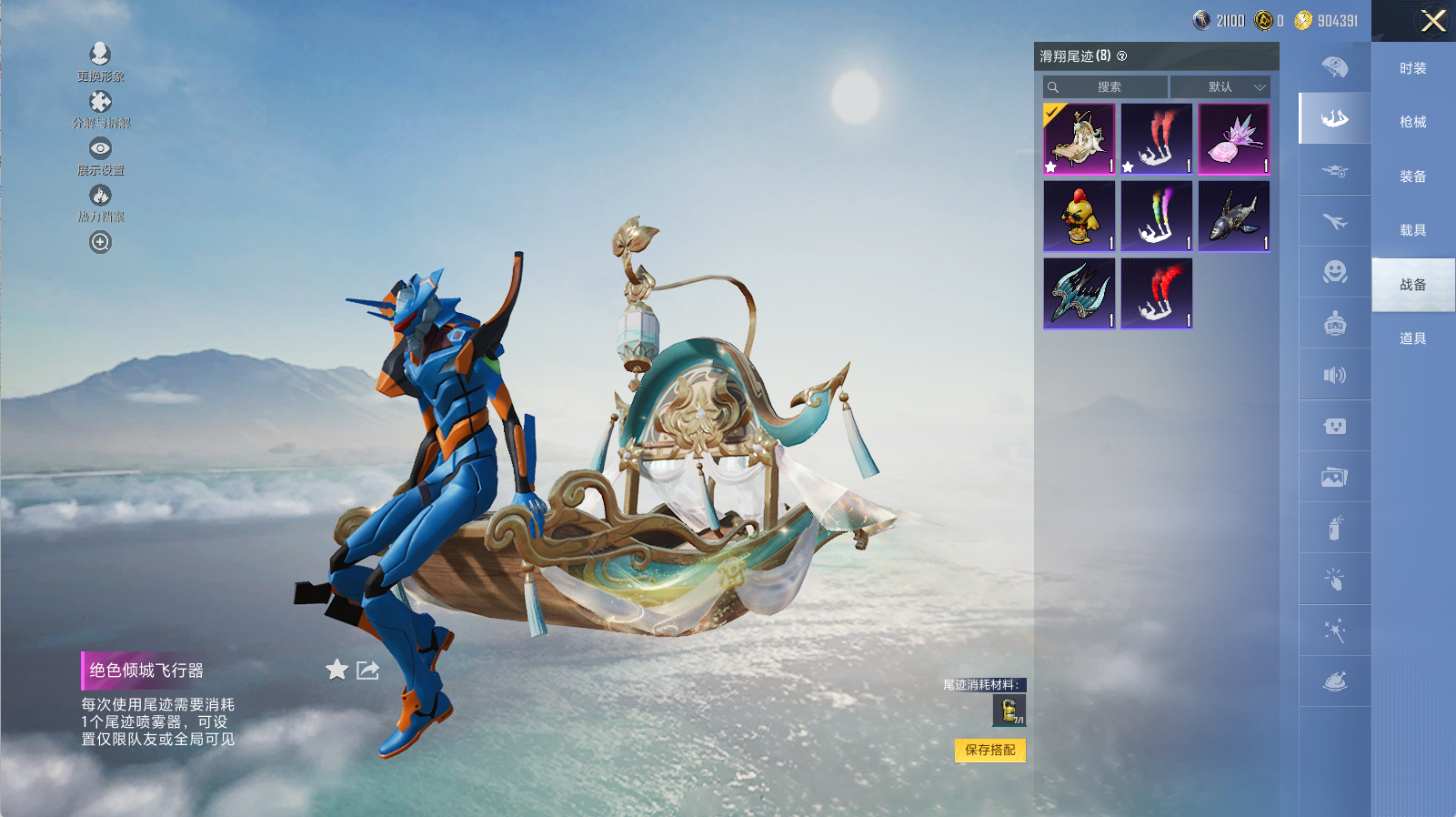Viewport: 1456px width, 817px height.
Task: Select the 装备 category tab
Action: 1412,177
